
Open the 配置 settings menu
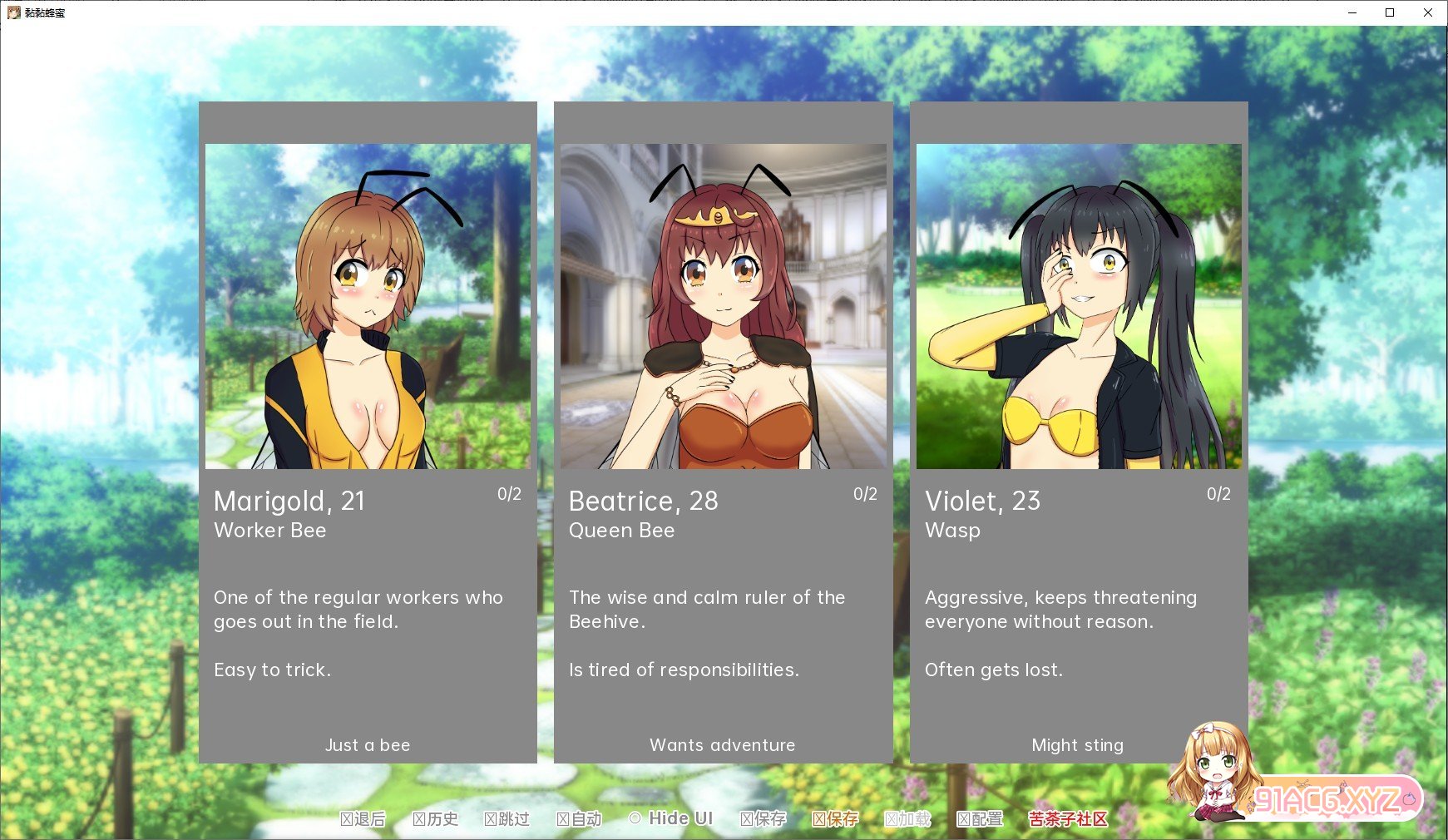point(980,819)
